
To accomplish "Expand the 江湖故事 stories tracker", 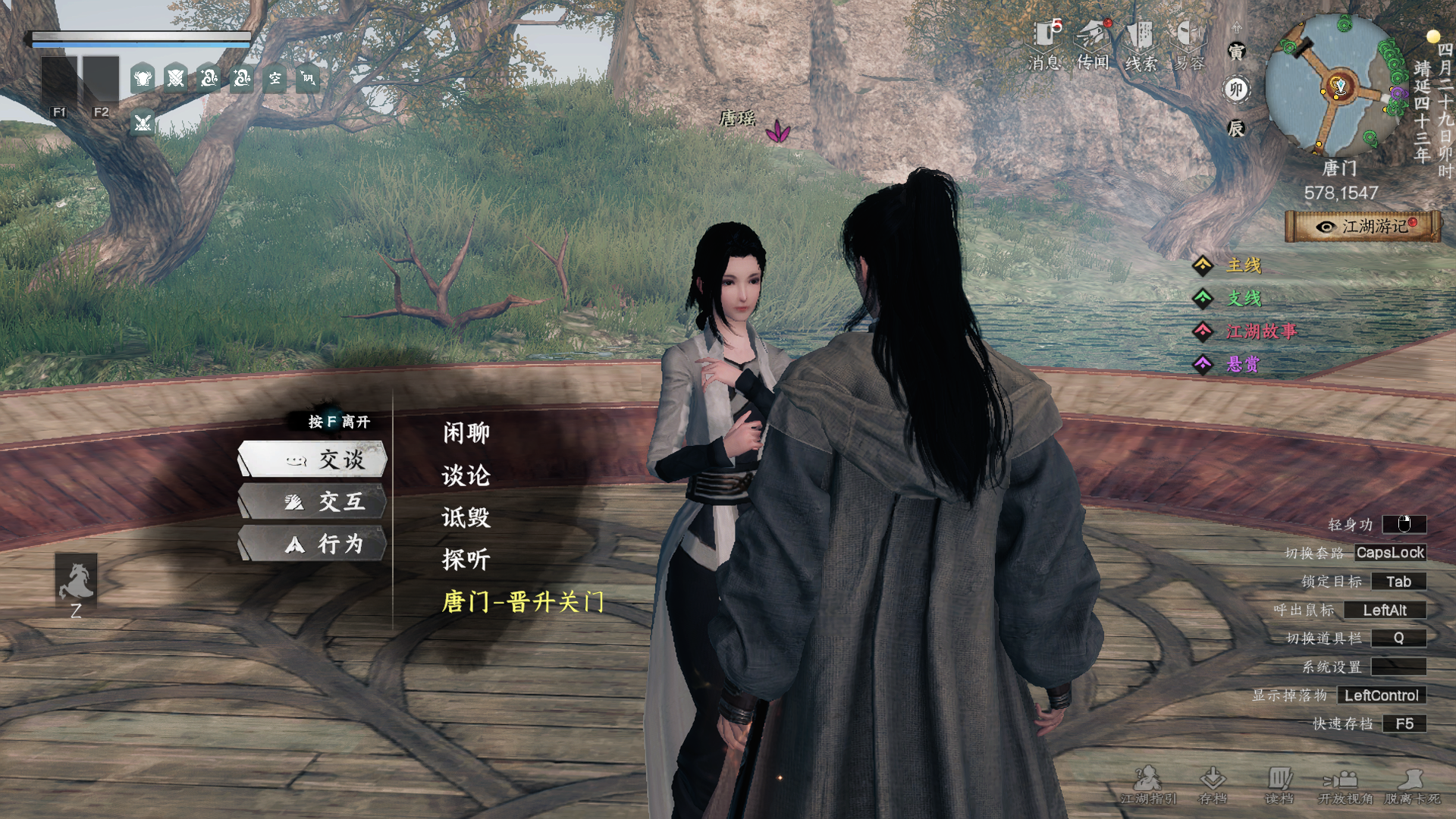I will 1260,331.
